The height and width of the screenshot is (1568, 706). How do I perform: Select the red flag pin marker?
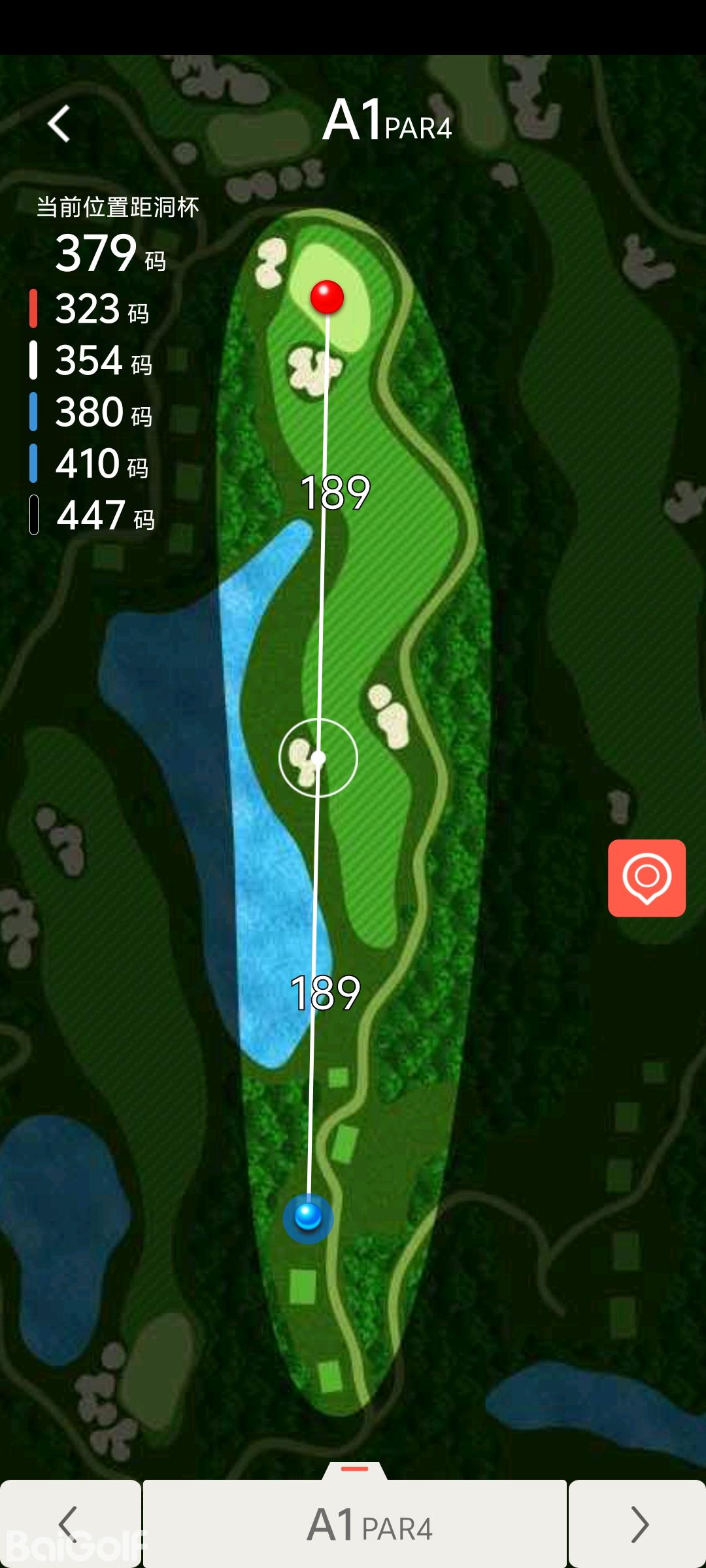[327, 297]
